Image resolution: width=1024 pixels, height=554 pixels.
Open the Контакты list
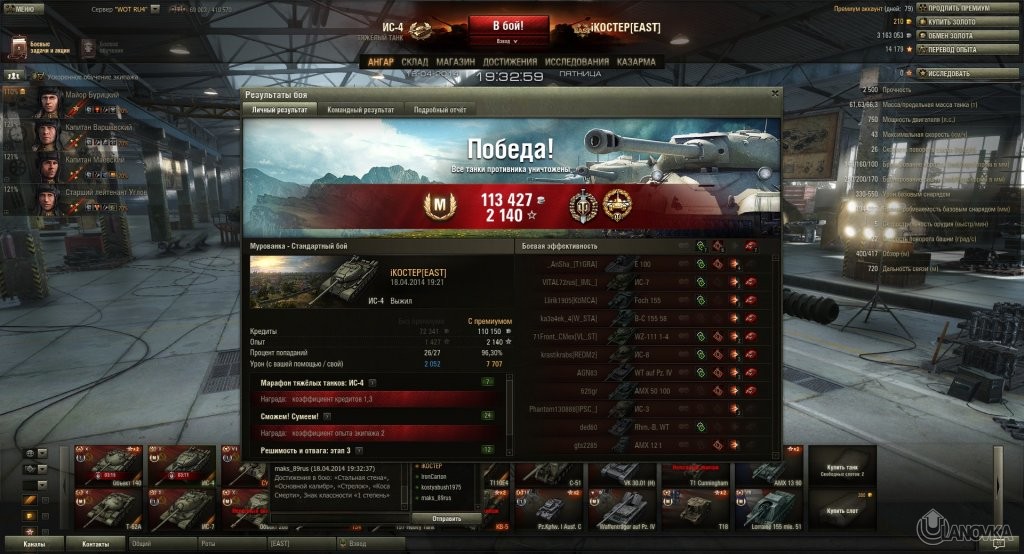96,543
